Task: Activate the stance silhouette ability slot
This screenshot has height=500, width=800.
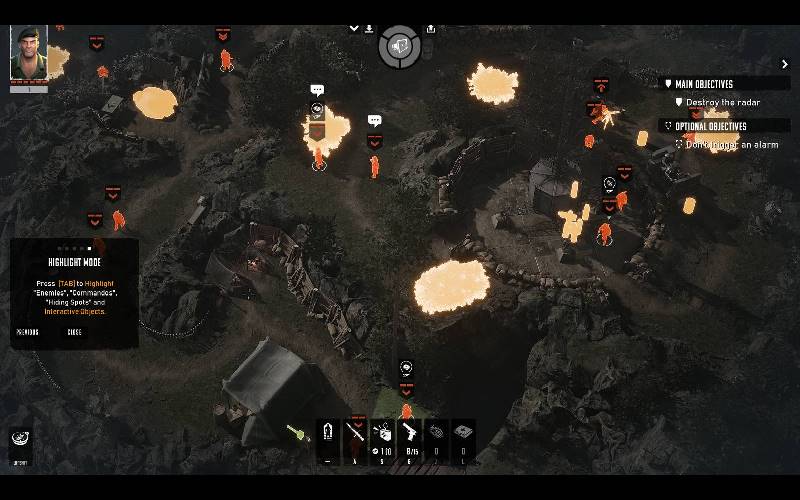Action: point(329,436)
